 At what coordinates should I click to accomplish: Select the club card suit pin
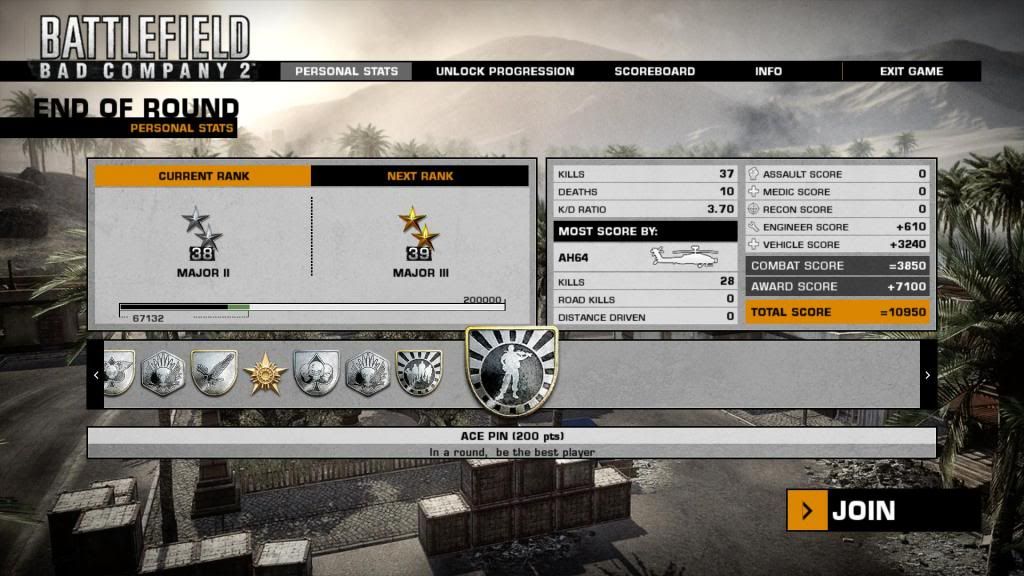[x=316, y=373]
